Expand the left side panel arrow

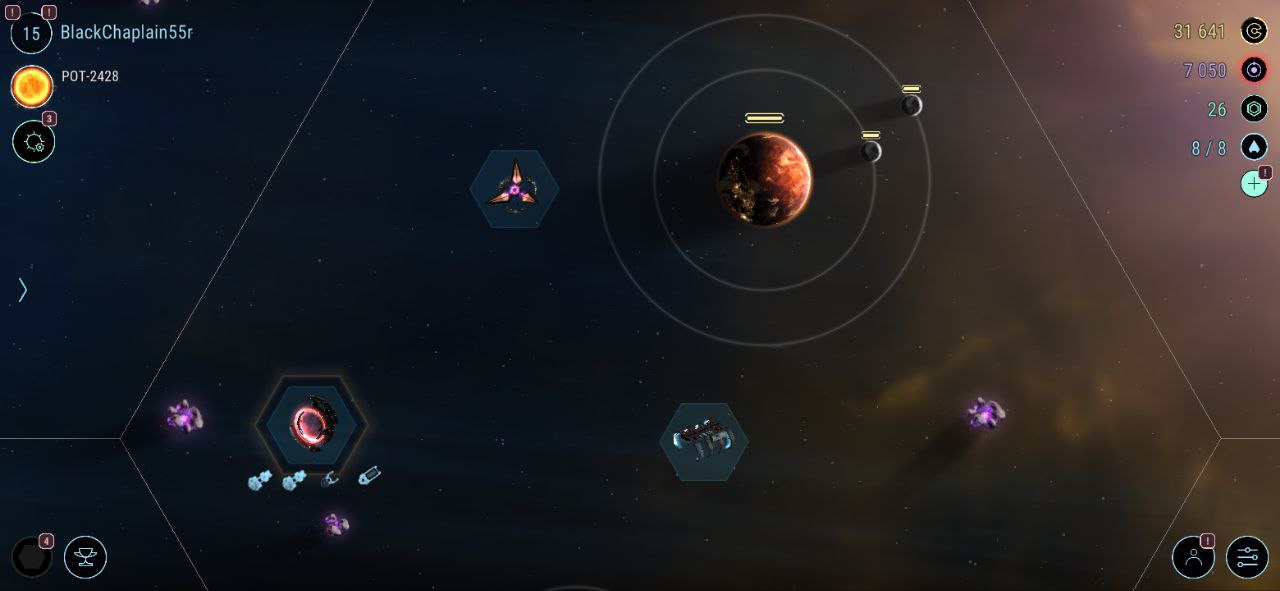(22, 290)
